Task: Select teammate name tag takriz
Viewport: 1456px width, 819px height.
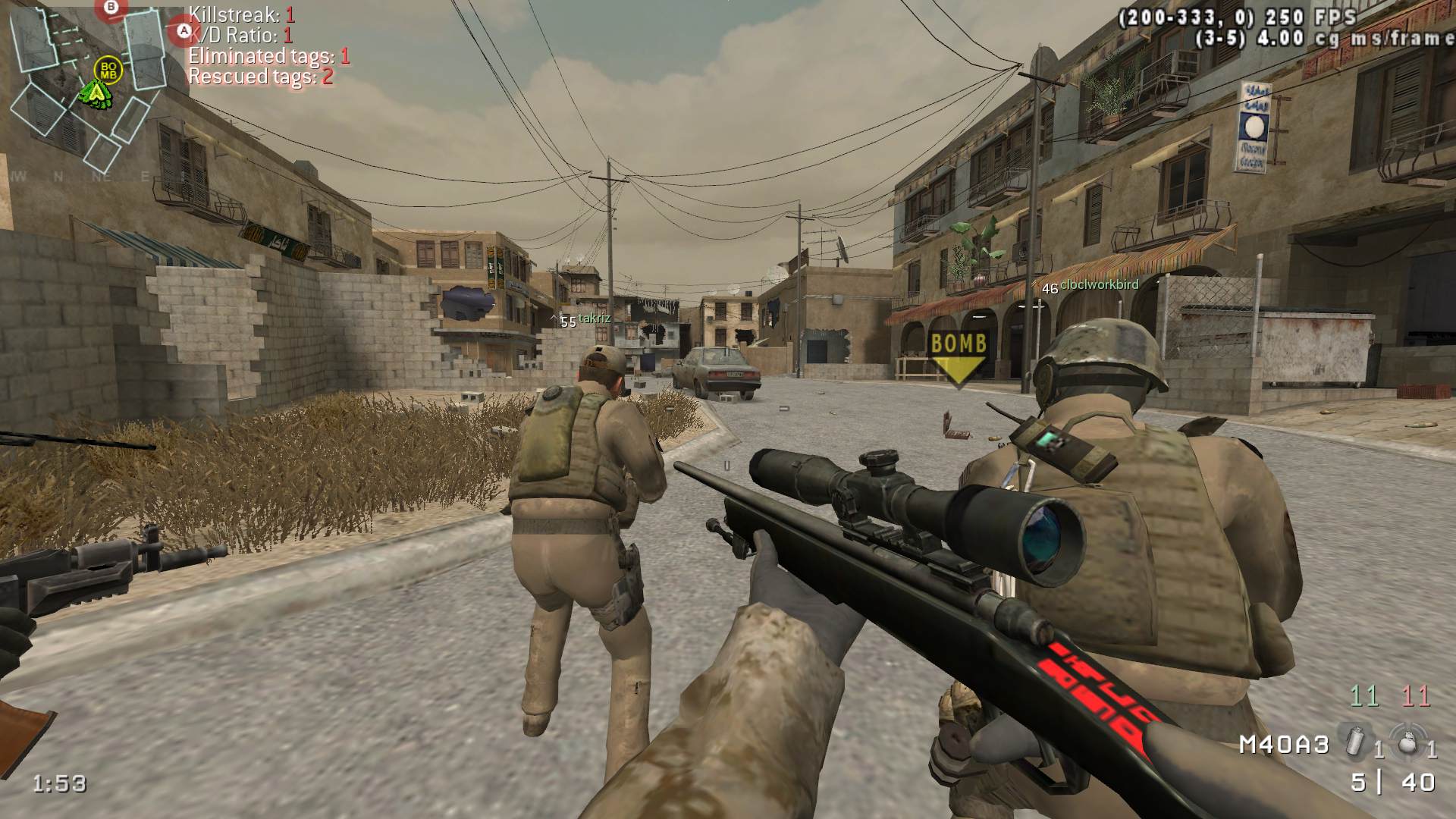Action: [x=594, y=318]
